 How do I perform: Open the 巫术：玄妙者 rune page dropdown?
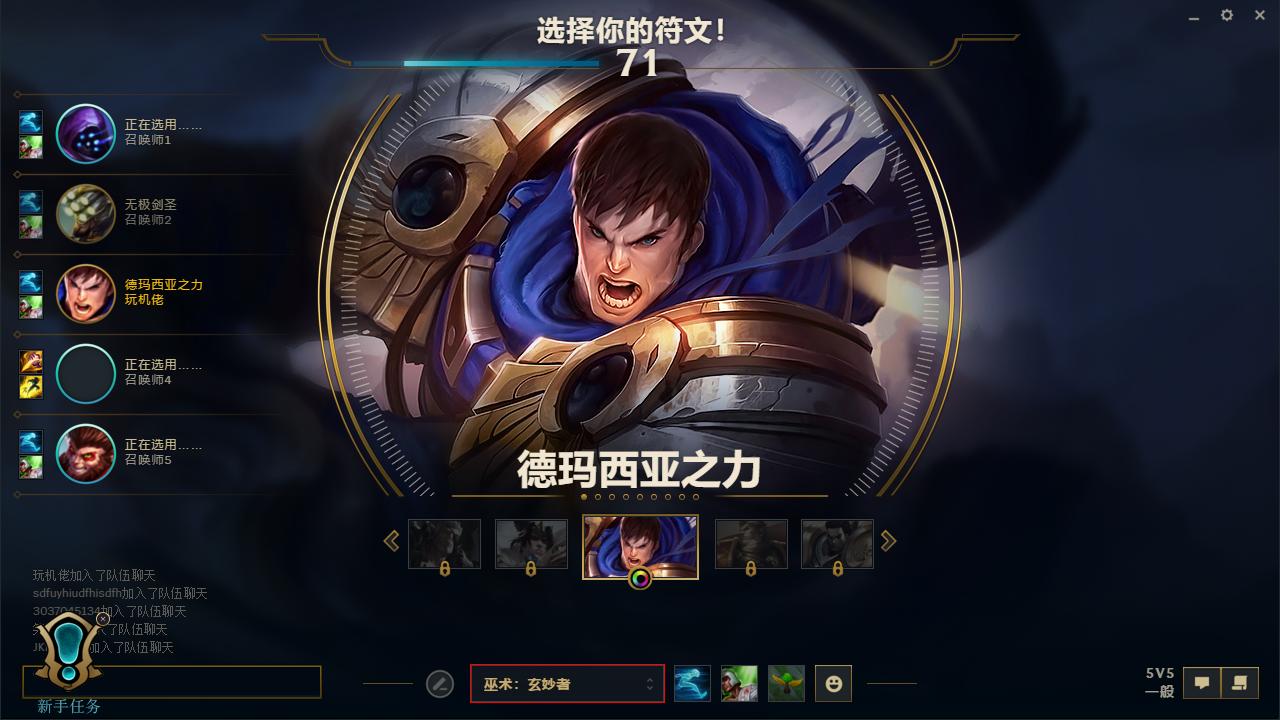click(567, 683)
